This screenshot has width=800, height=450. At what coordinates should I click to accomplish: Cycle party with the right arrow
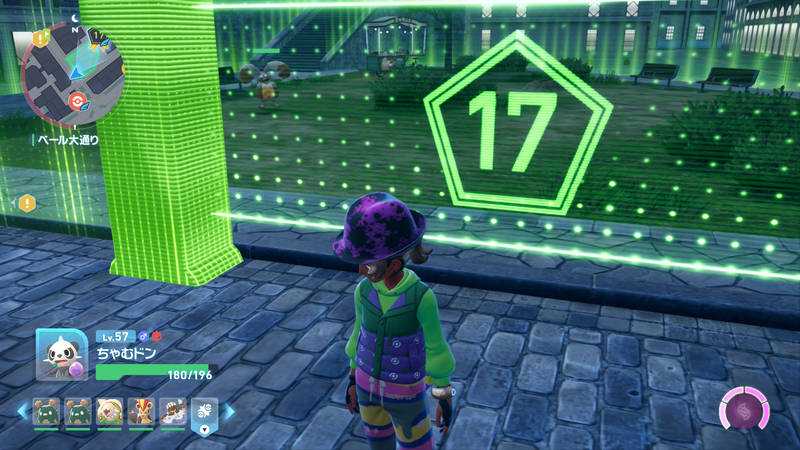coord(228,410)
